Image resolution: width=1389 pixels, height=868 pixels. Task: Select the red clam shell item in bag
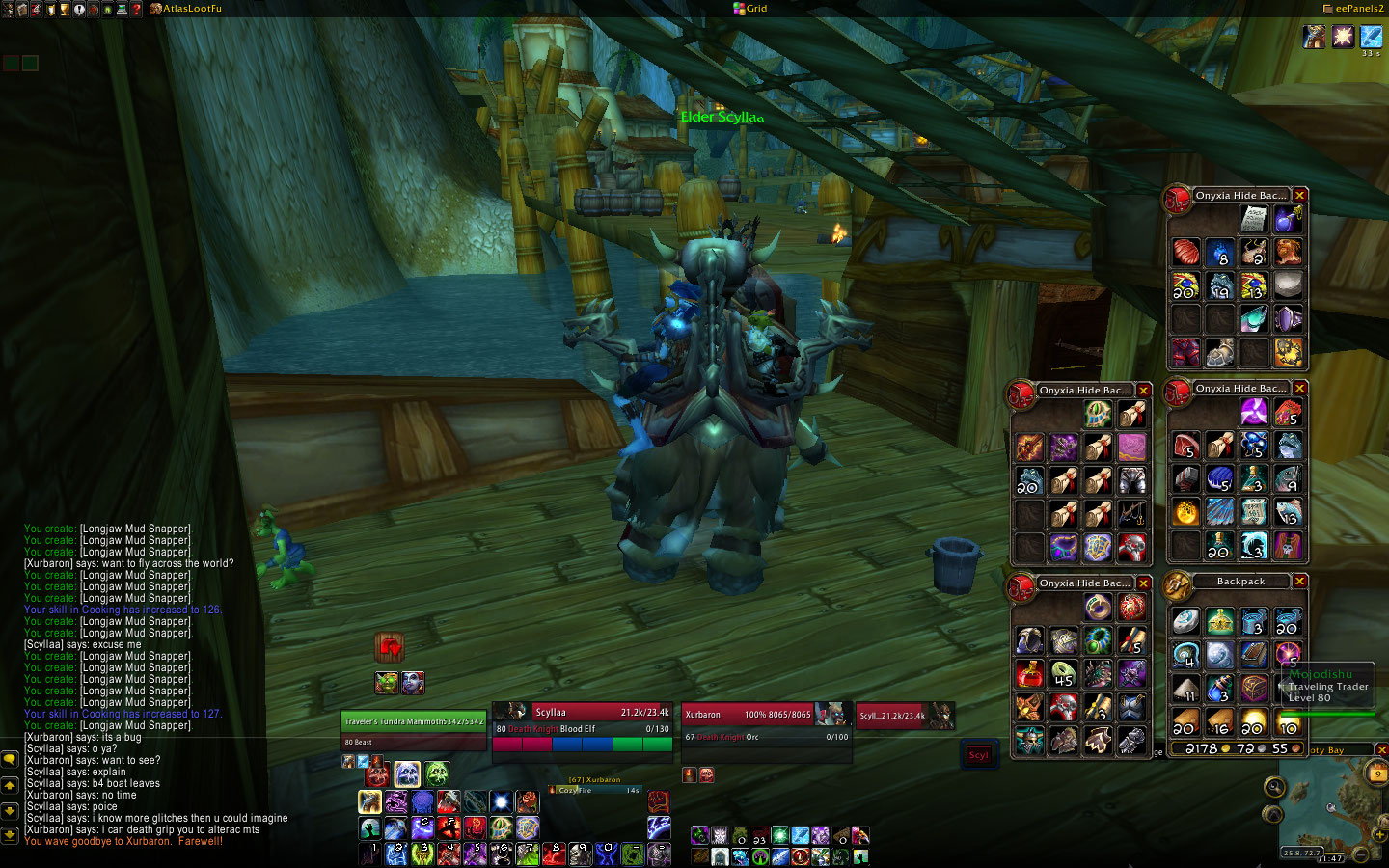(x=1186, y=253)
